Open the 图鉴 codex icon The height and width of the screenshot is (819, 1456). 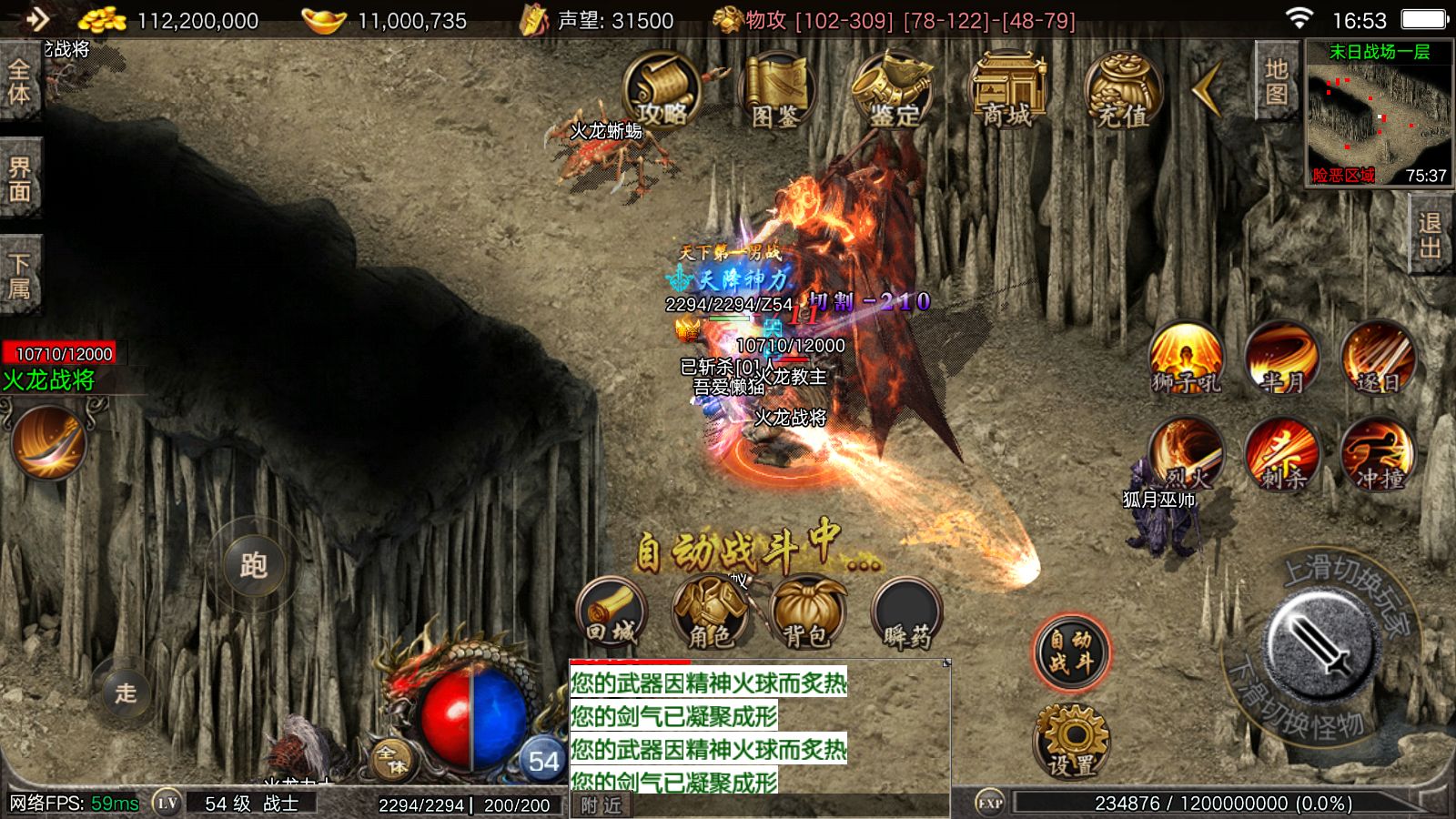pos(775,89)
